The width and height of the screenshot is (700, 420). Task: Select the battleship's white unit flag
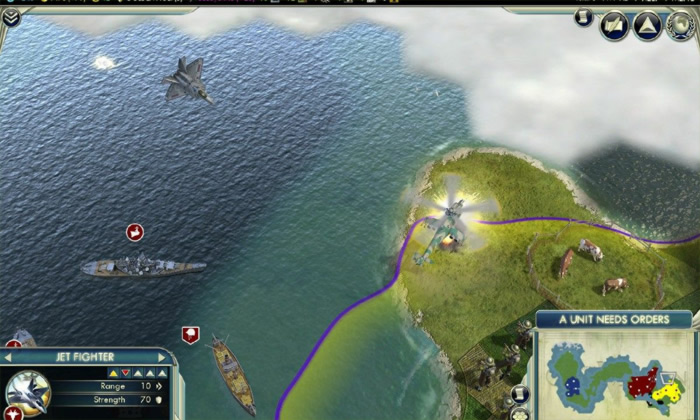coord(135,232)
